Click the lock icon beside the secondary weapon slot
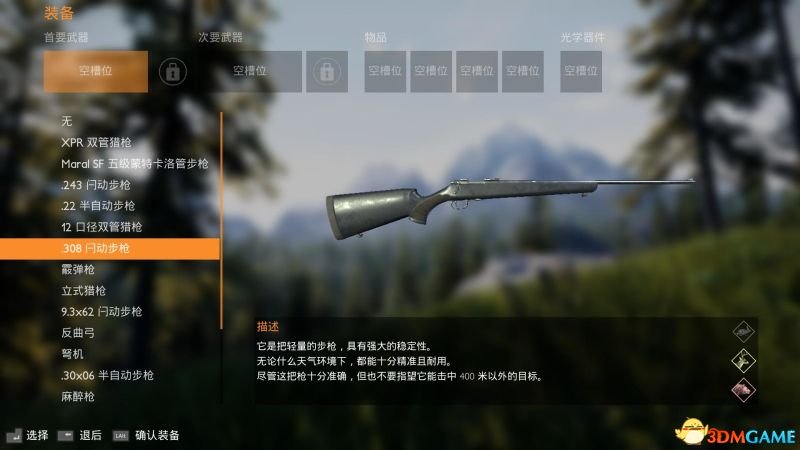This screenshot has width=800, height=450. [325, 71]
